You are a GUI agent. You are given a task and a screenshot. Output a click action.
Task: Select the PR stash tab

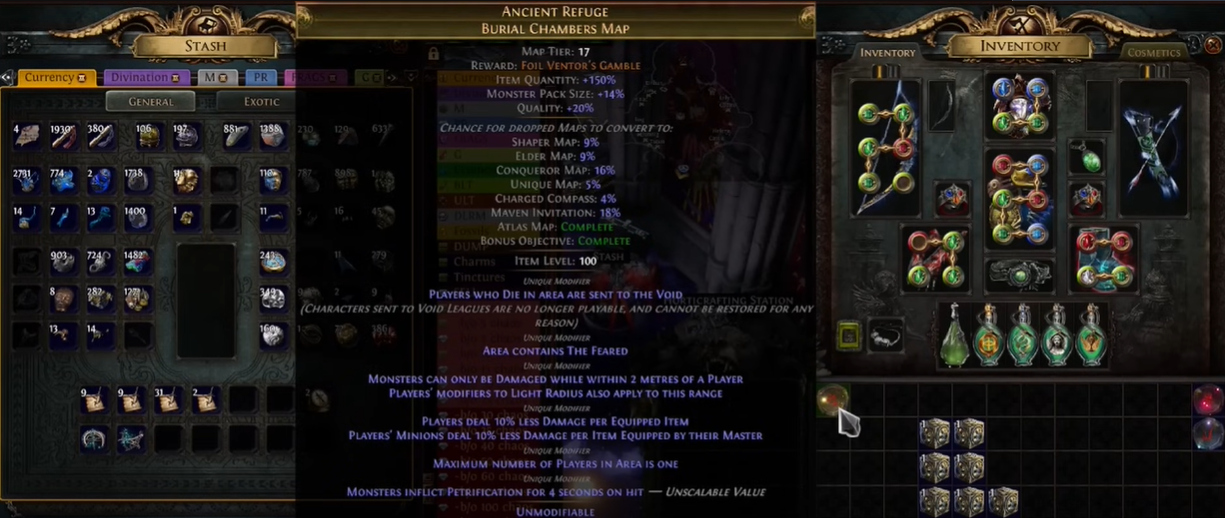[x=260, y=78]
